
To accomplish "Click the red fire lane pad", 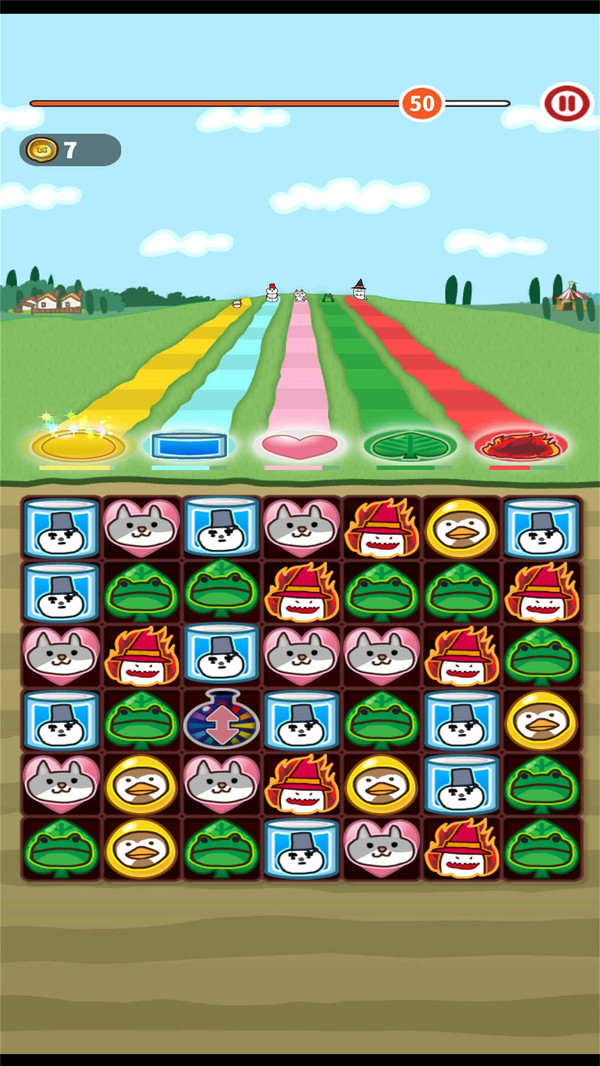I will pyautogui.click(x=521, y=443).
